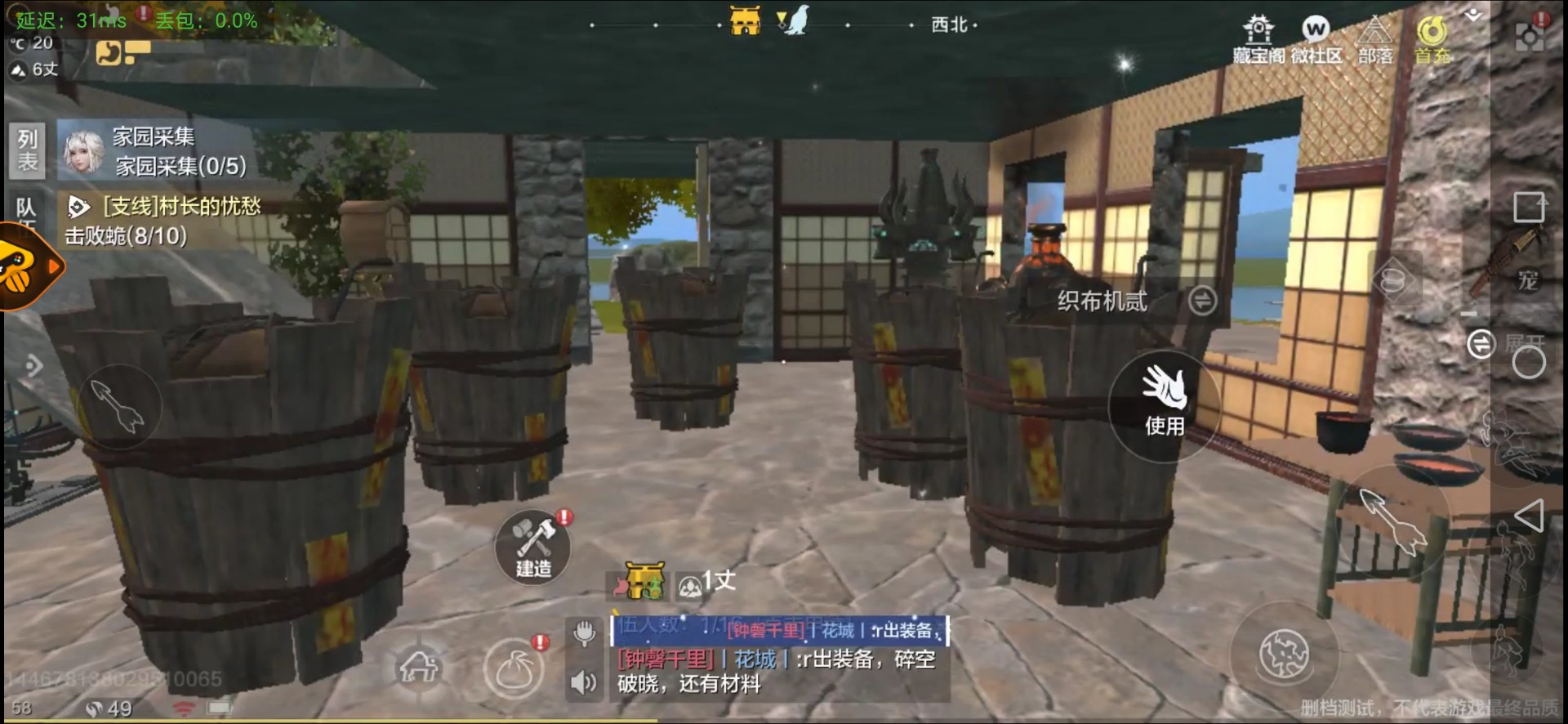Open the 村长的忧愁 side quest entry
The image size is (1568, 724).
pos(163,221)
